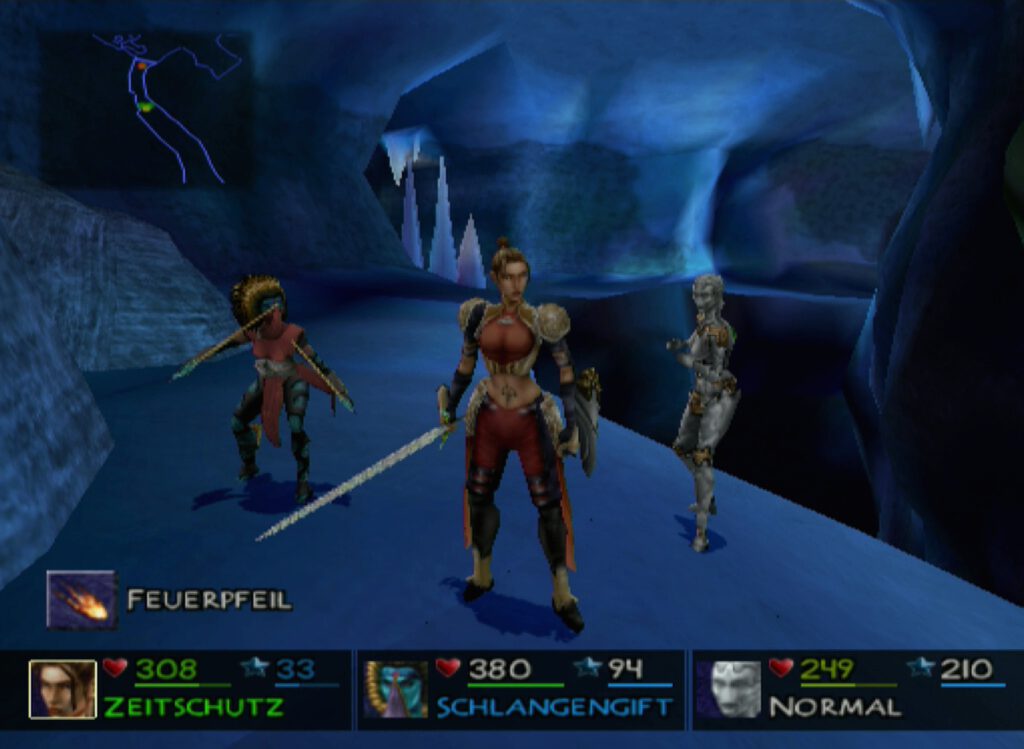Pick the pale silver-faced character portrait

(x=731, y=689)
